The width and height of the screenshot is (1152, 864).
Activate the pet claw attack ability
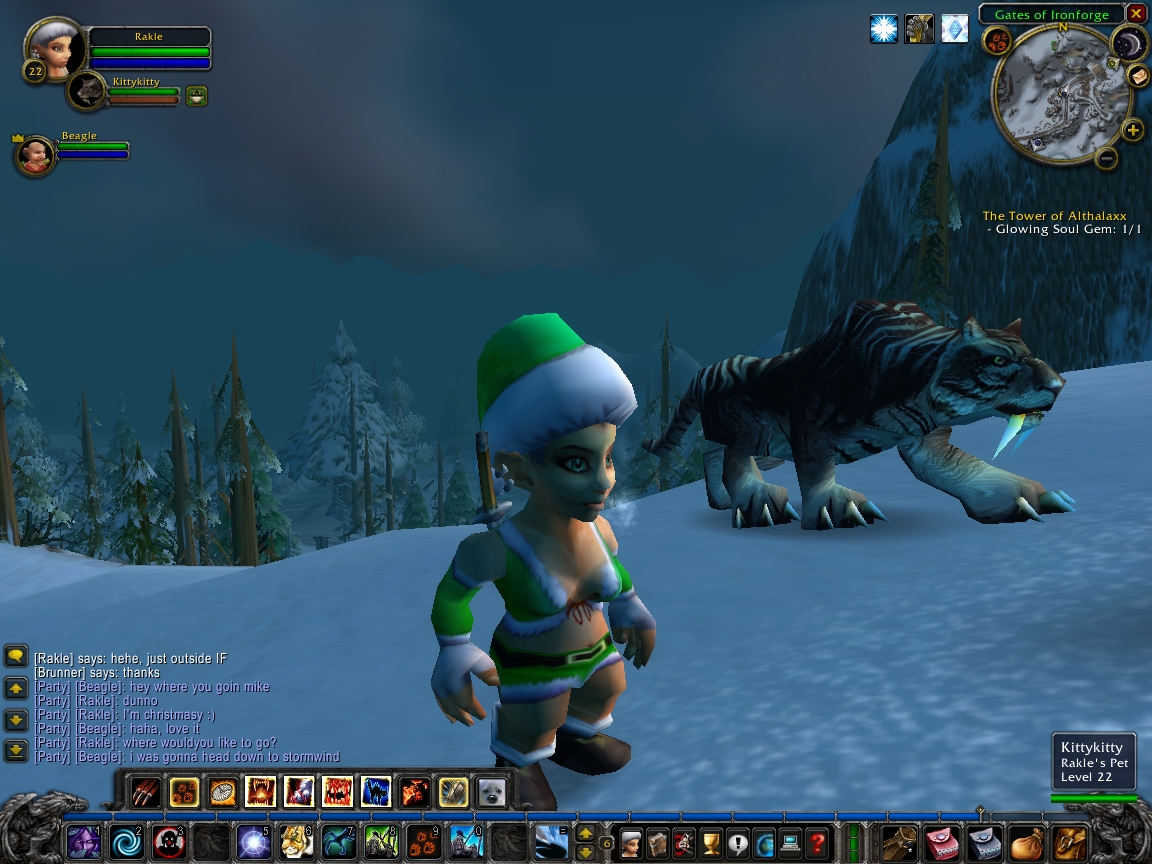(x=147, y=792)
